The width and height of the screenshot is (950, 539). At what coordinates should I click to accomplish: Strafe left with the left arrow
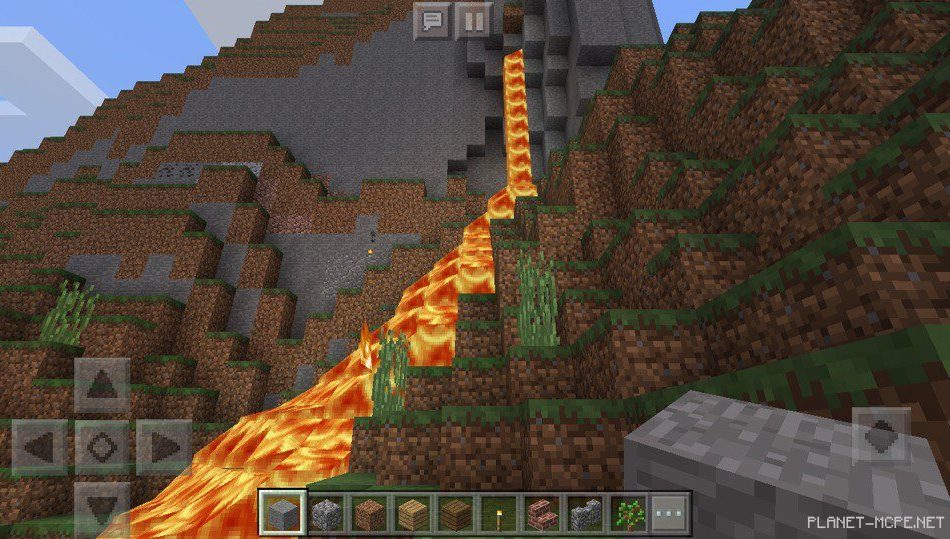(x=41, y=445)
